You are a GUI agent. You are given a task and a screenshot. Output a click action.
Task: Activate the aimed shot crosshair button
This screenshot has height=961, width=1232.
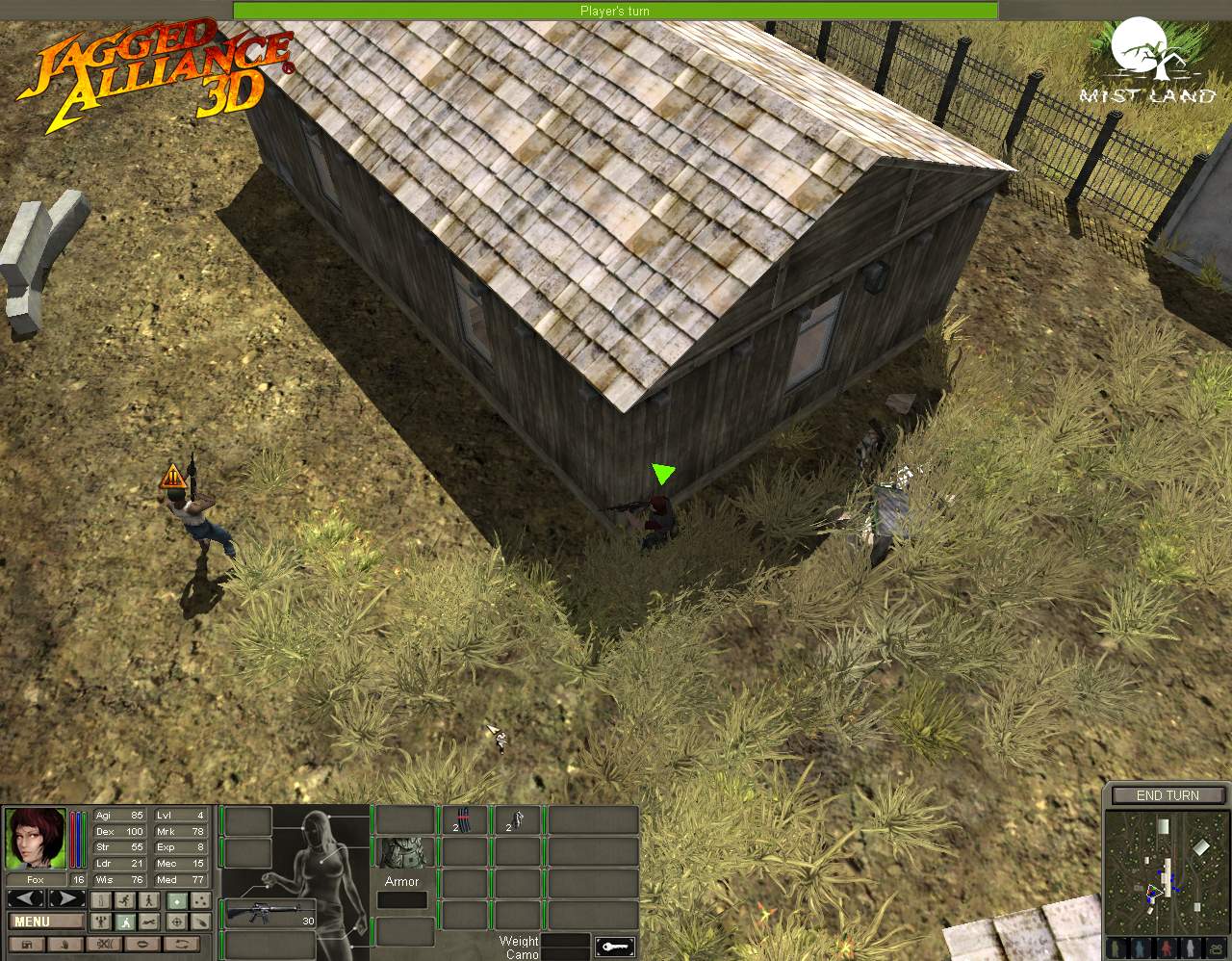(177, 922)
